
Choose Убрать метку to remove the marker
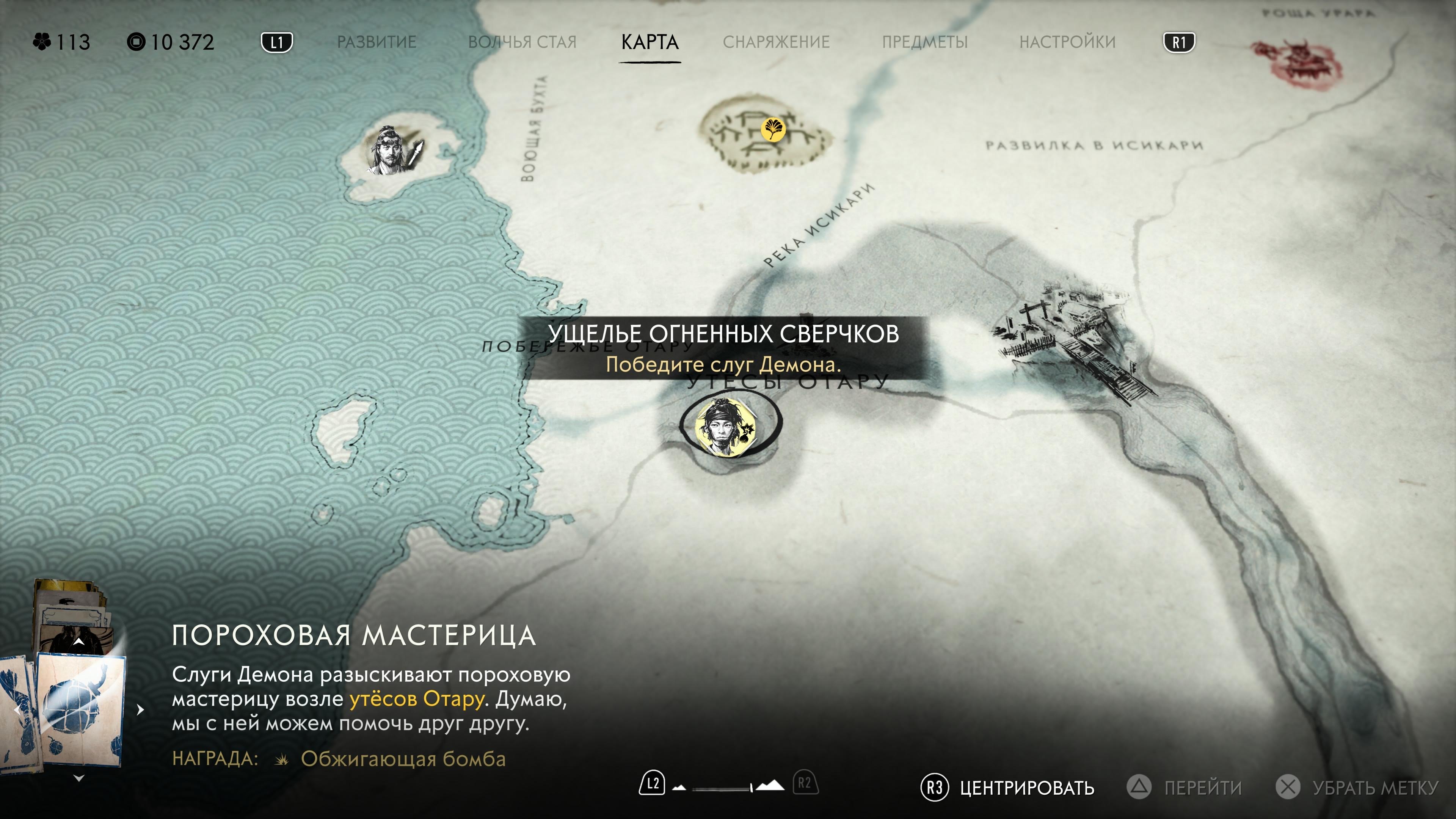[x=1357, y=788]
